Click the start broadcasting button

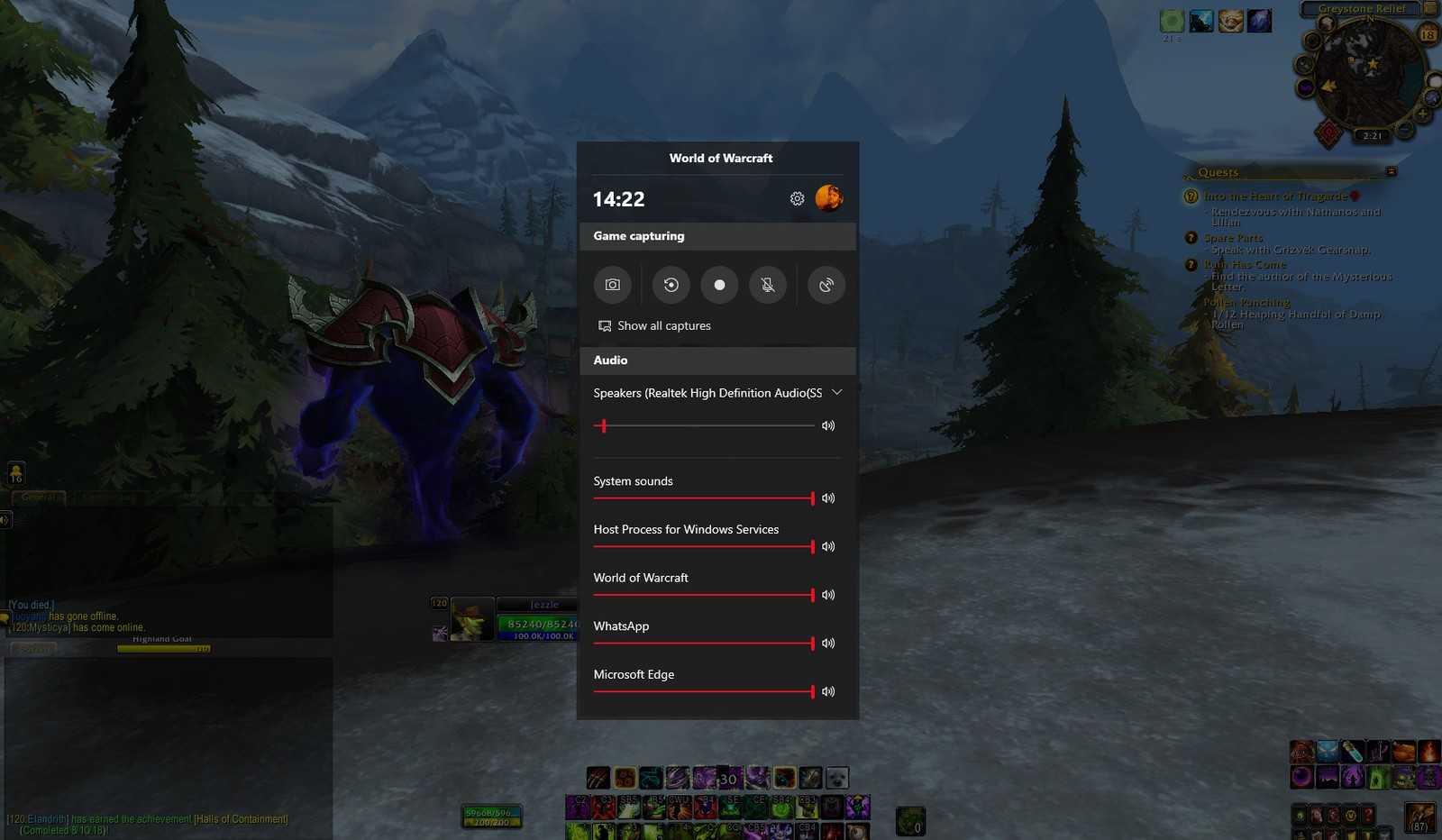coord(826,285)
